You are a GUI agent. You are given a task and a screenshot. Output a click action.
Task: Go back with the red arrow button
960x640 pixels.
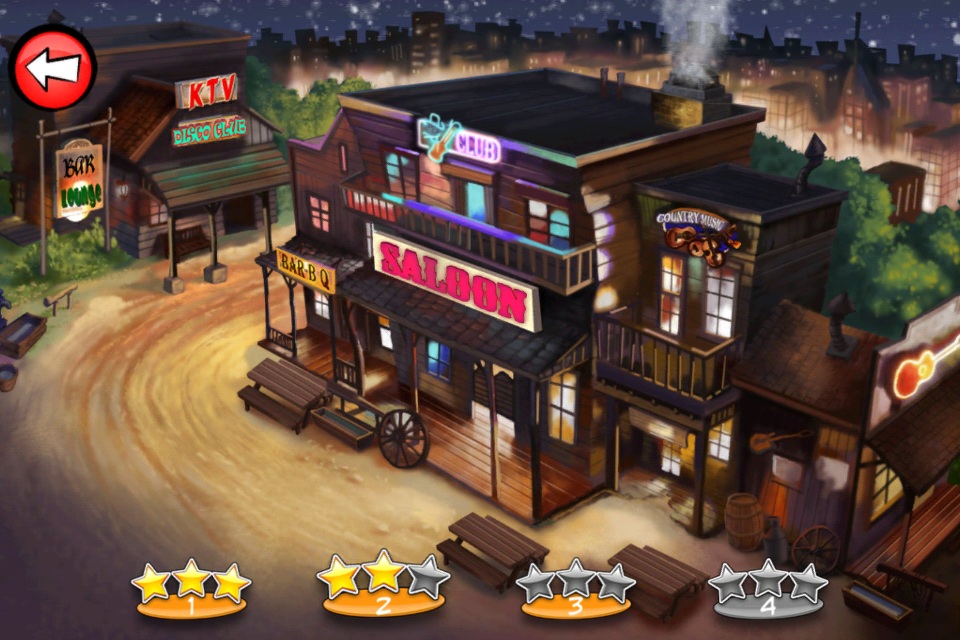pos(52,68)
